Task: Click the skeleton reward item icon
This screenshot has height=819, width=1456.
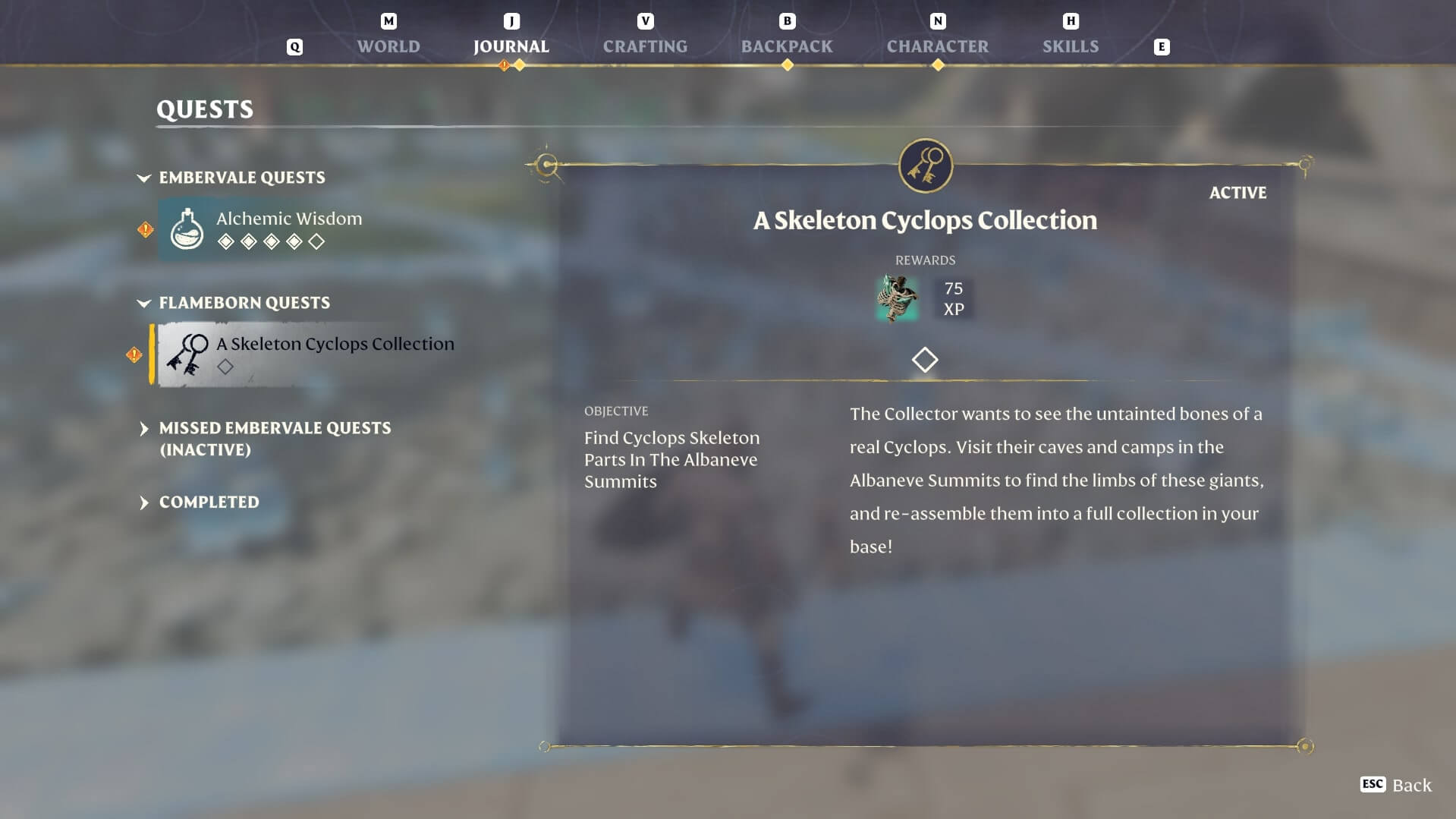Action: [897, 298]
